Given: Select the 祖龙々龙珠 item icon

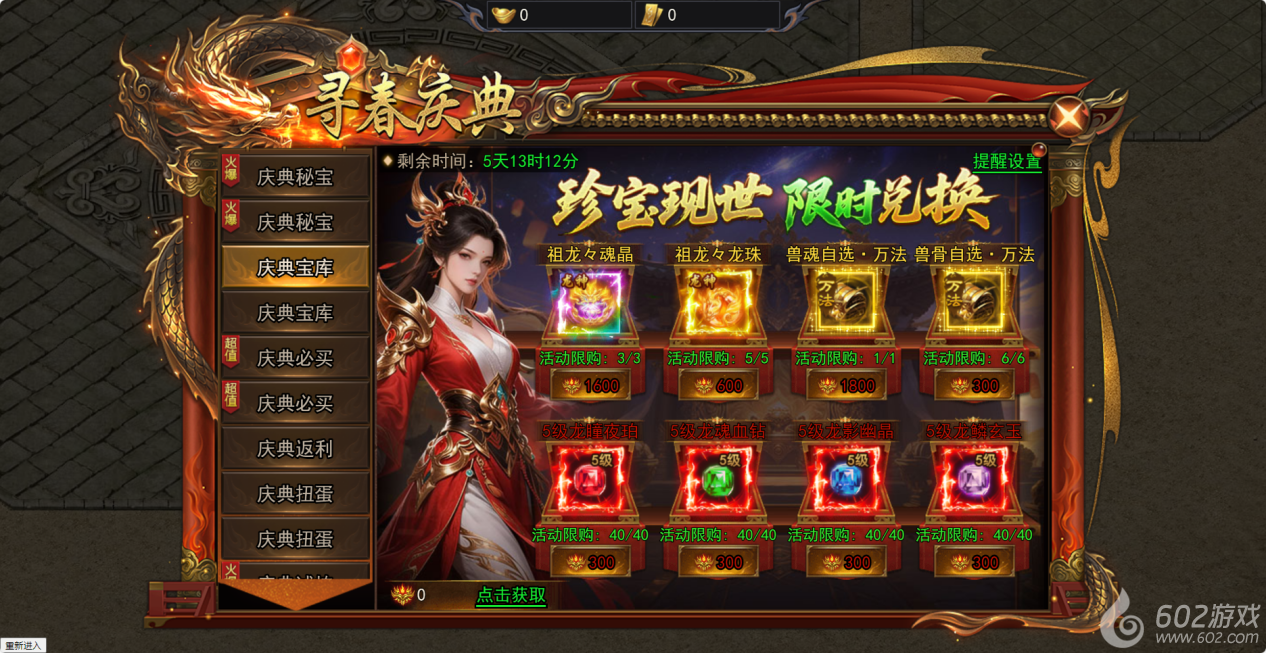Looking at the screenshot, I should pyautogui.click(x=718, y=302).
